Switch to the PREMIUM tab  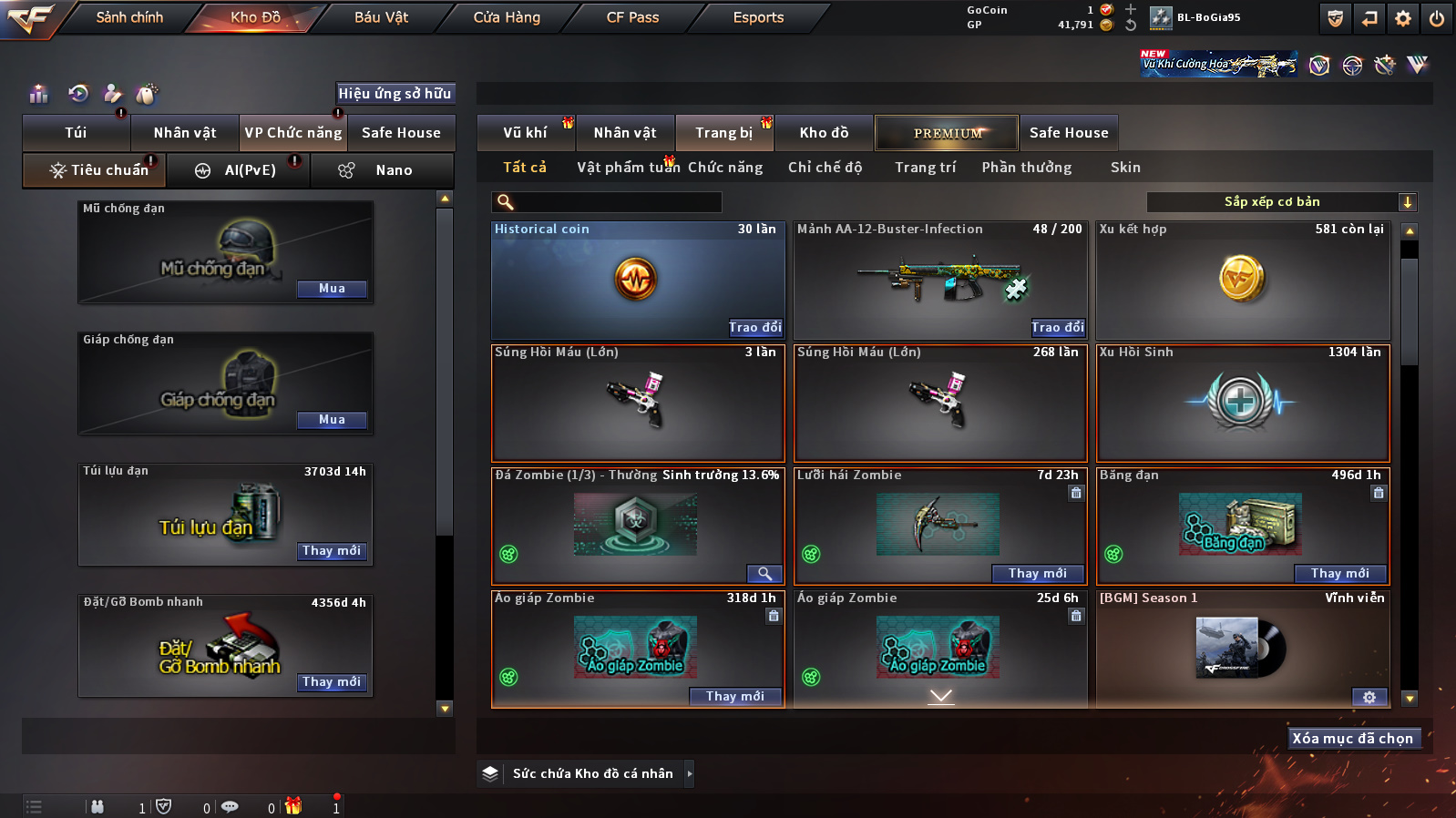tap(948, 133)
